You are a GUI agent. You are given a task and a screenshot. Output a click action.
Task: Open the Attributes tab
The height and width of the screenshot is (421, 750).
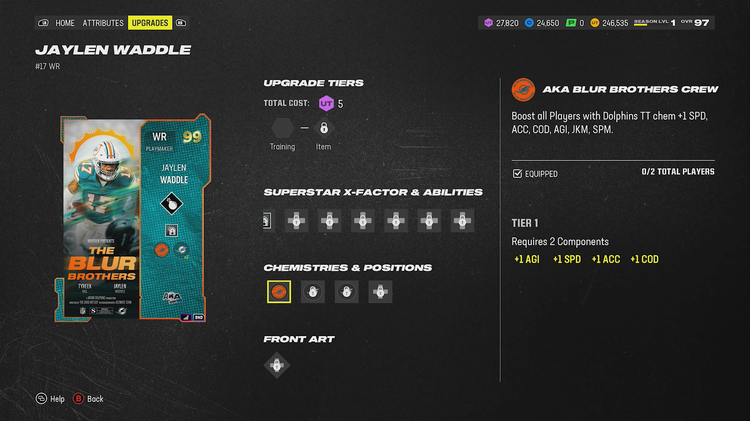click(x=103, y=22)
